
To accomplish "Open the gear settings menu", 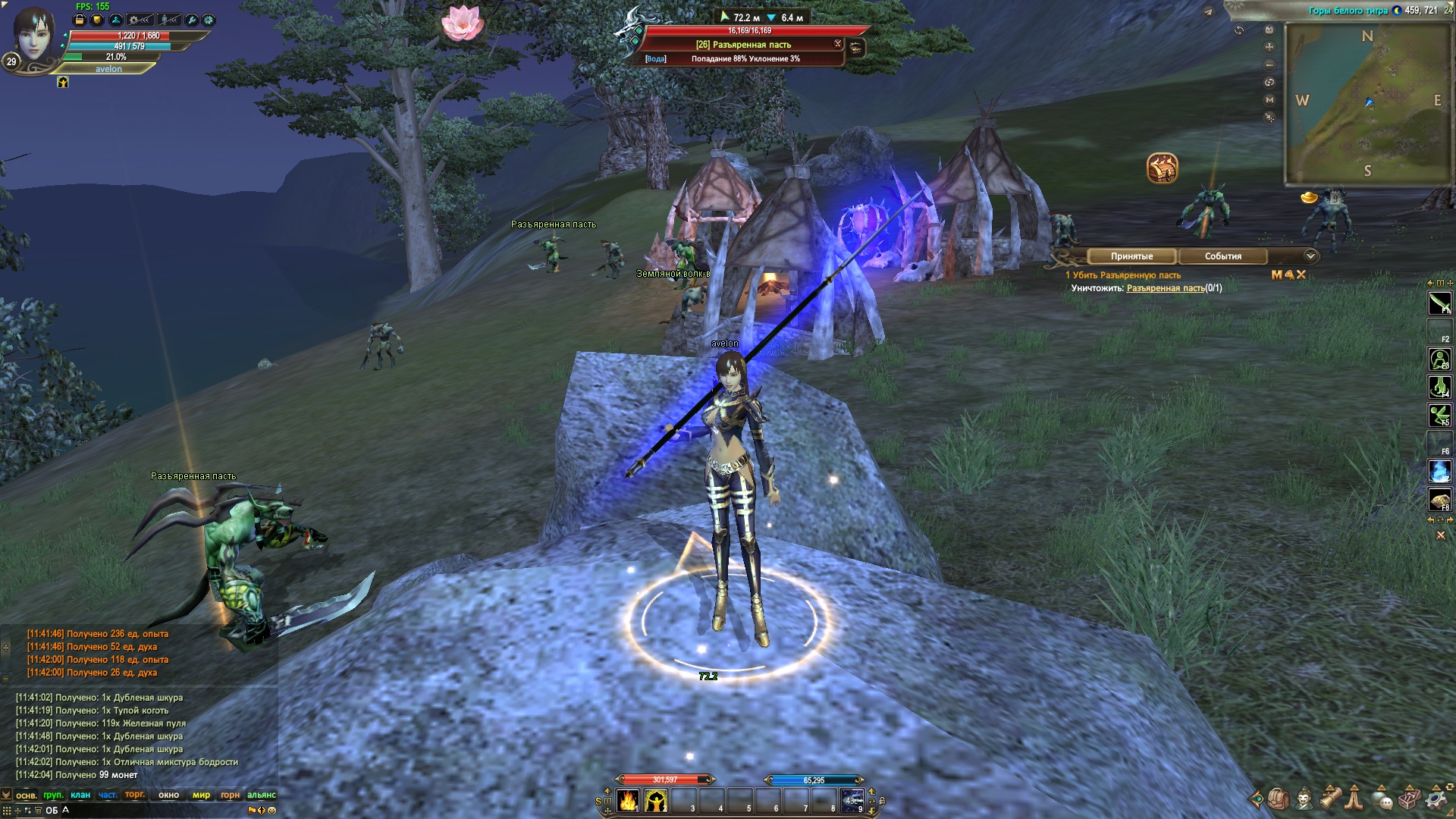I will tap(1436, 799).
